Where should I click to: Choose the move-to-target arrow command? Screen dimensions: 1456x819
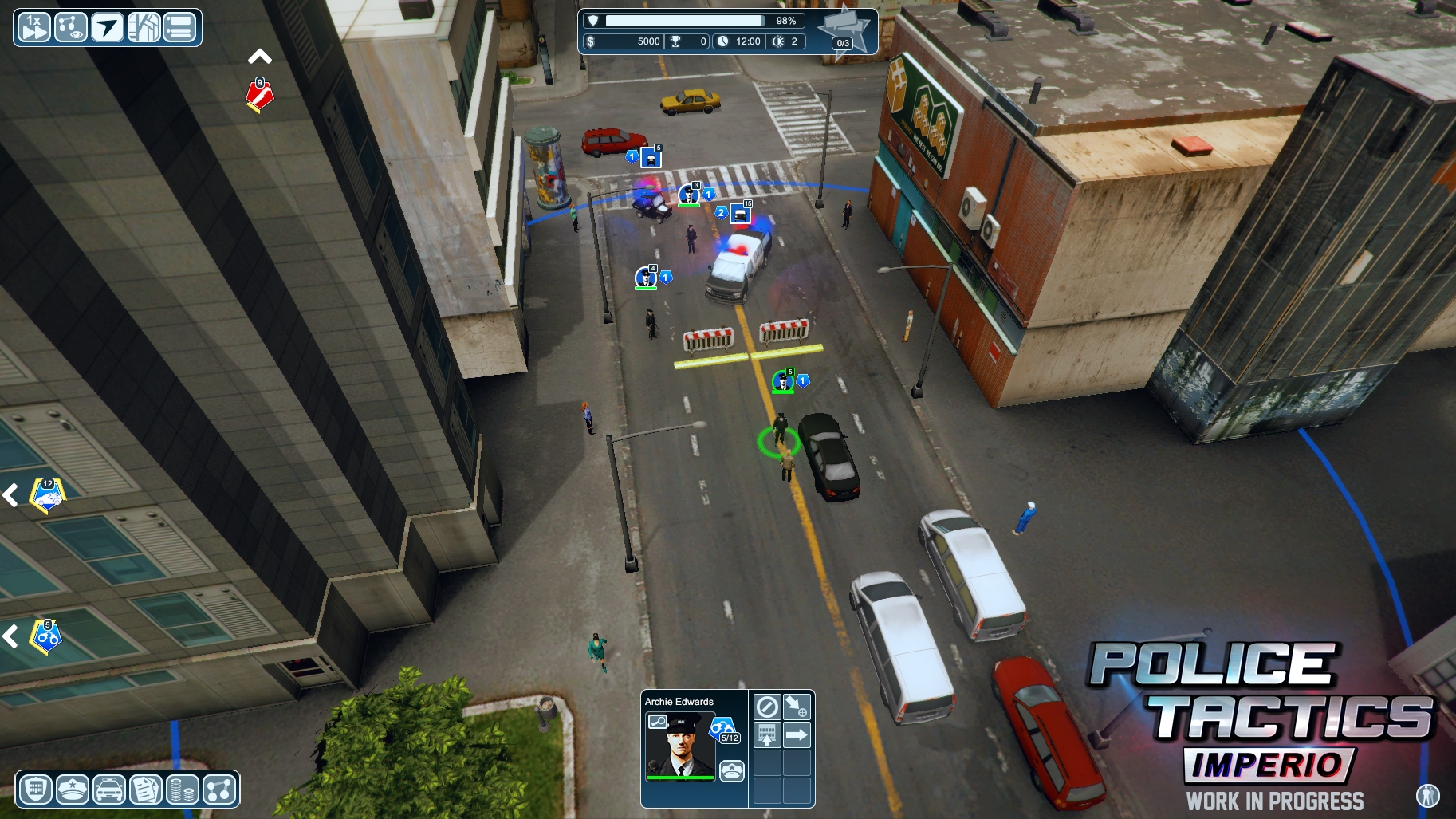[x=797, y=707]
